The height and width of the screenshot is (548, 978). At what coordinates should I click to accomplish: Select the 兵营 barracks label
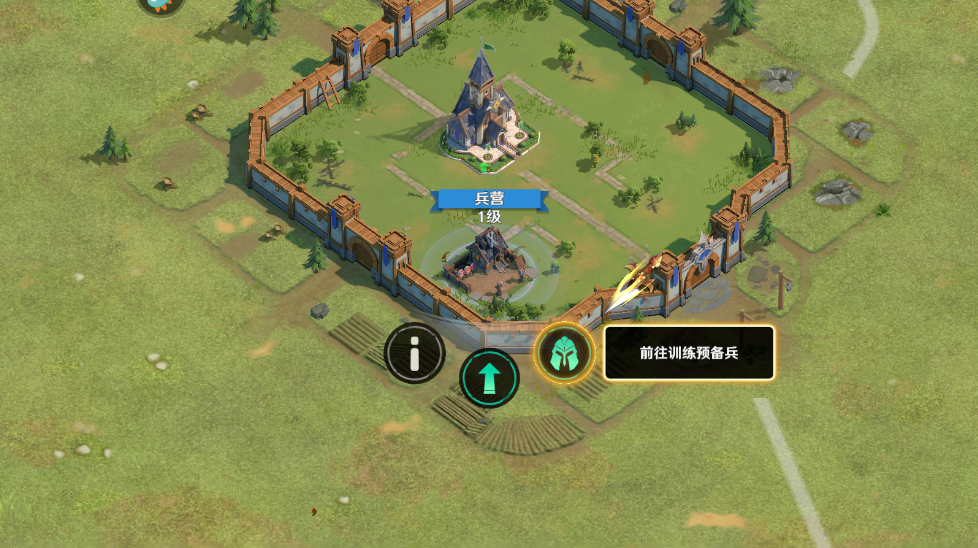pyautogui.click(x=490, y=200)
